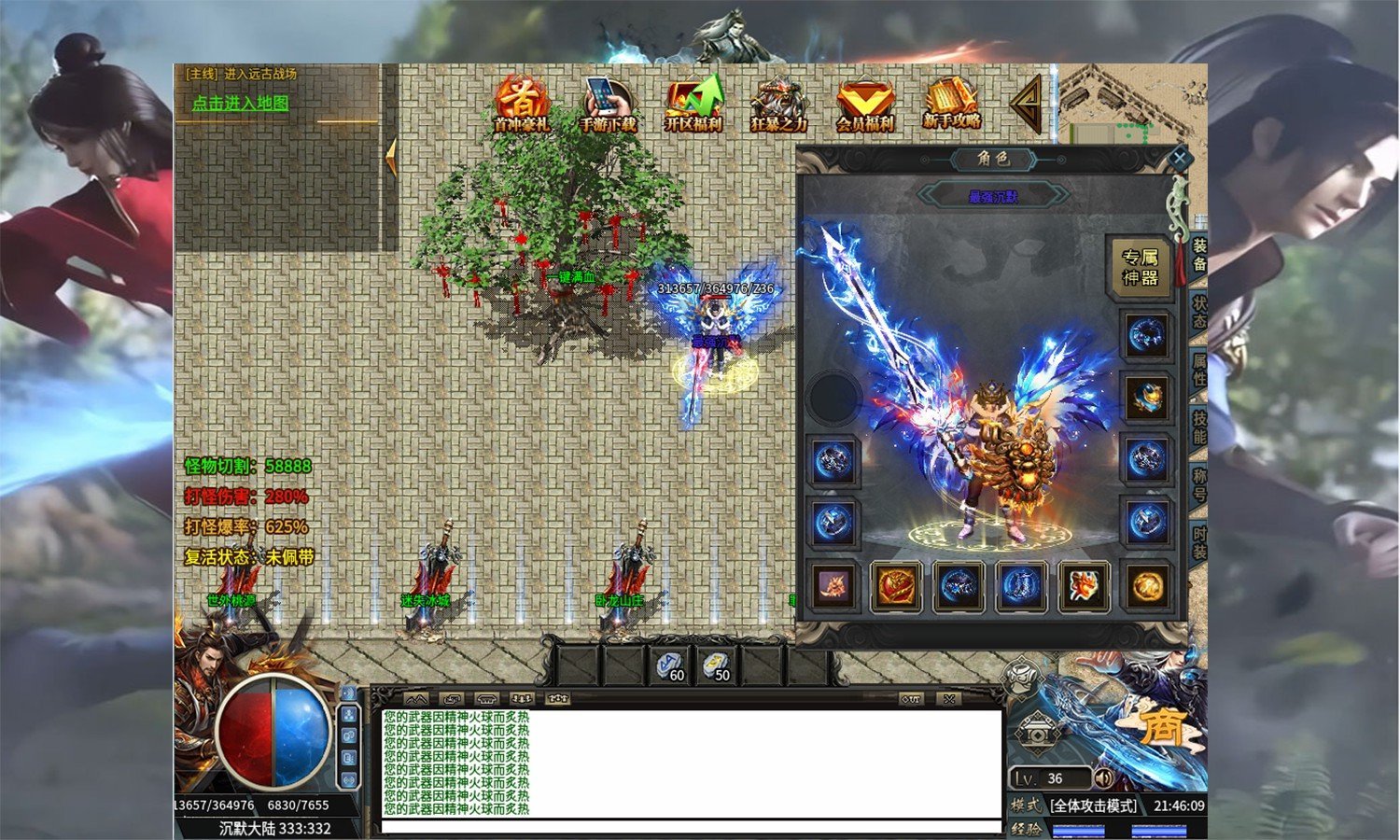The height and width of the screenshot is (840, 1400).
Task: Open the 手游下载 mobile download icon
Action: point(608,104)
